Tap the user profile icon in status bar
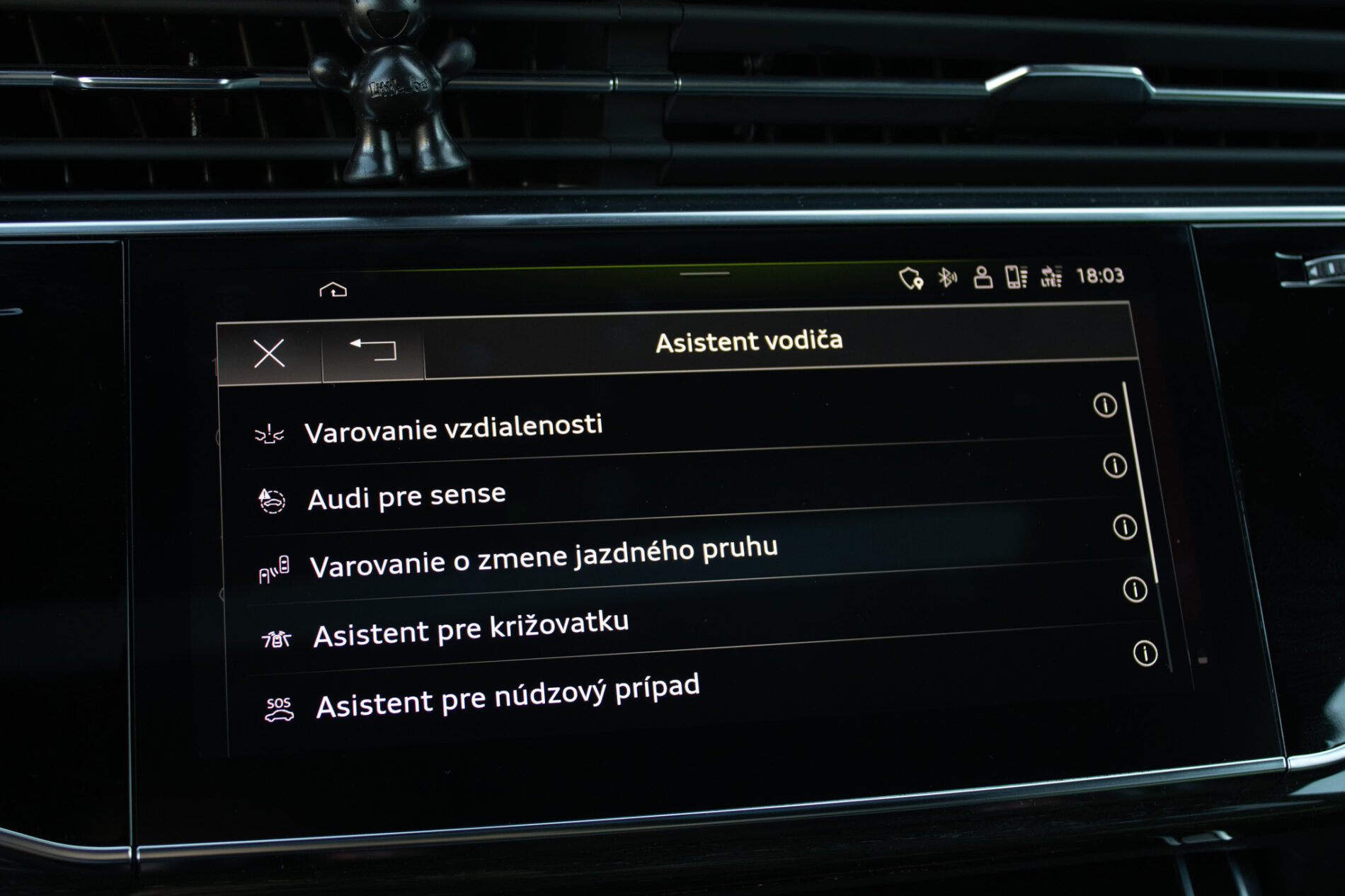1345x896 pixels. [x=983, y=277]
